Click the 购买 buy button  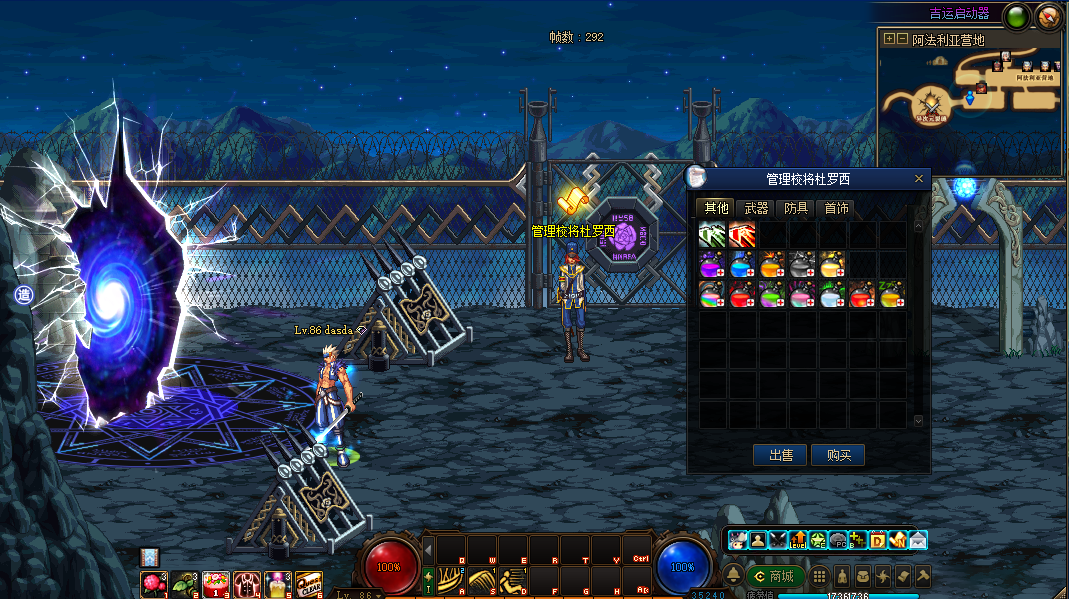click(838, 455)
